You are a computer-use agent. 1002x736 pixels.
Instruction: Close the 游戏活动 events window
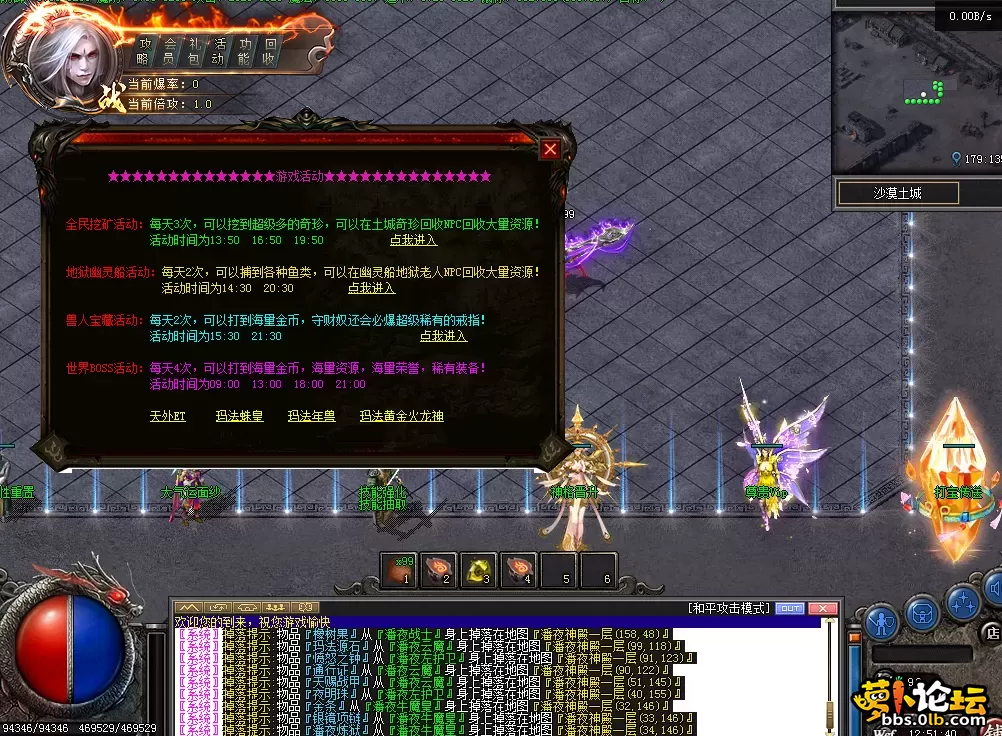[x=550, y=150]
